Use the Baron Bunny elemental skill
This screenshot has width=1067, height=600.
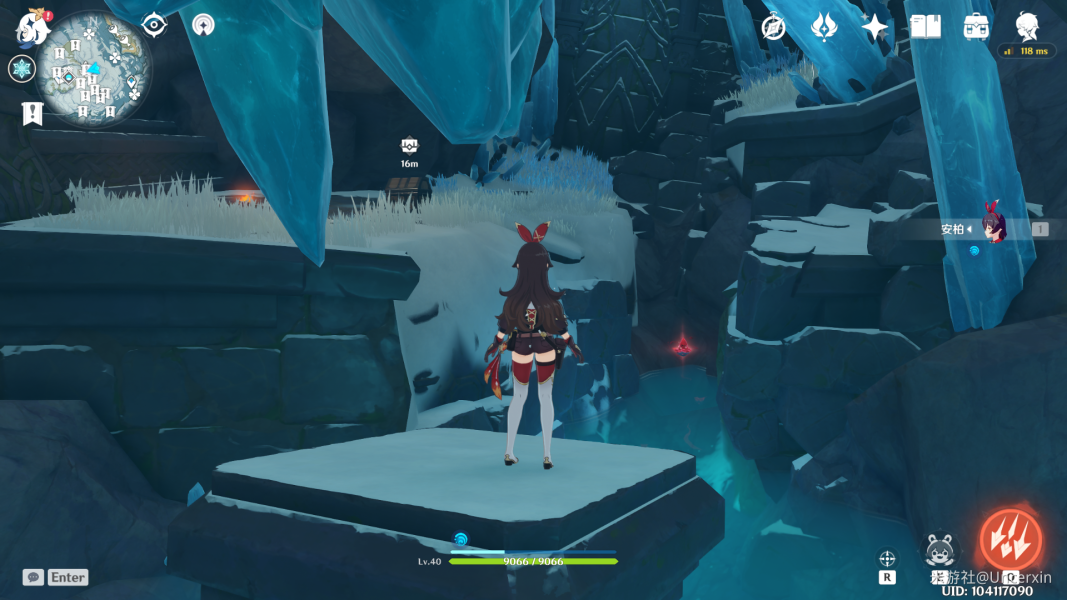(940, 550)
